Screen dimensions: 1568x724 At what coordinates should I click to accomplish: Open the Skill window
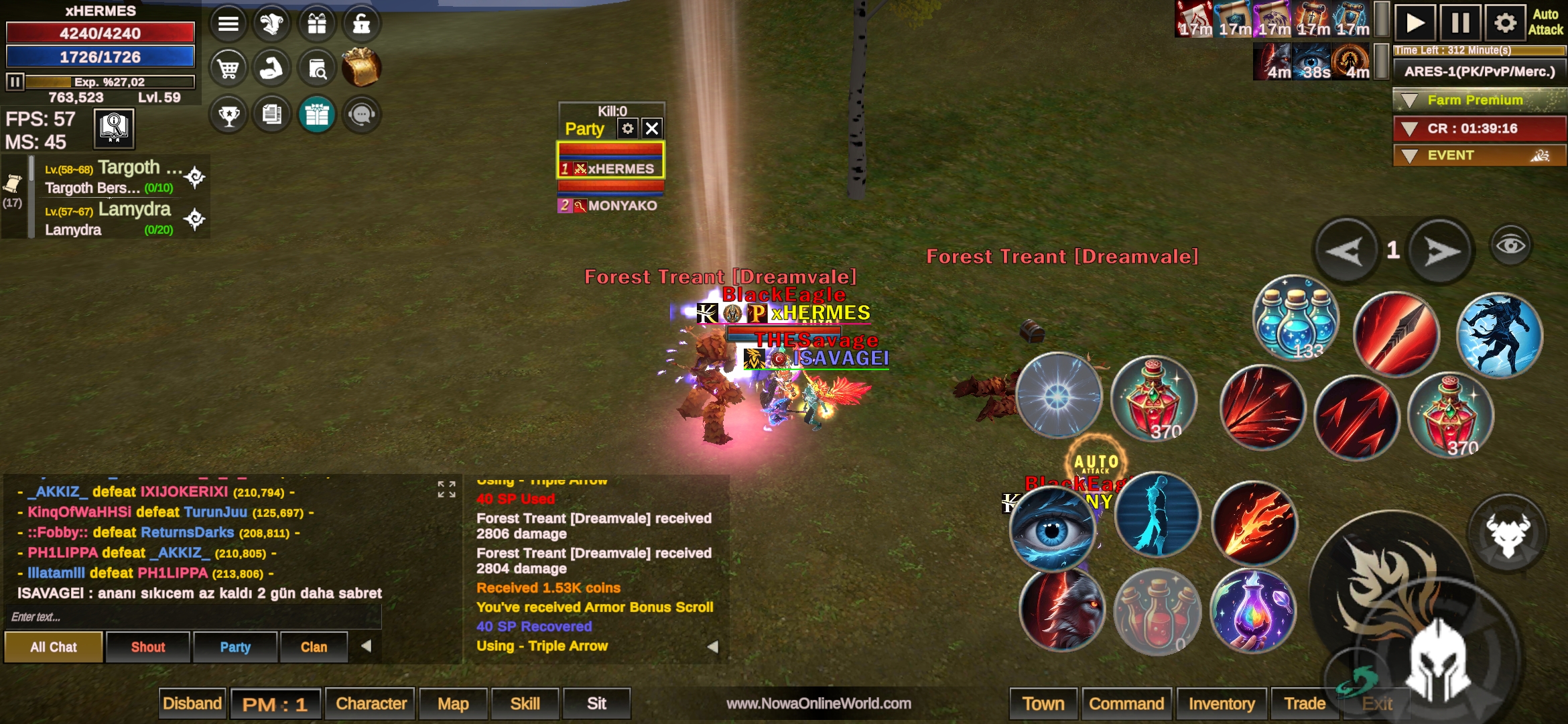(525, 703)
